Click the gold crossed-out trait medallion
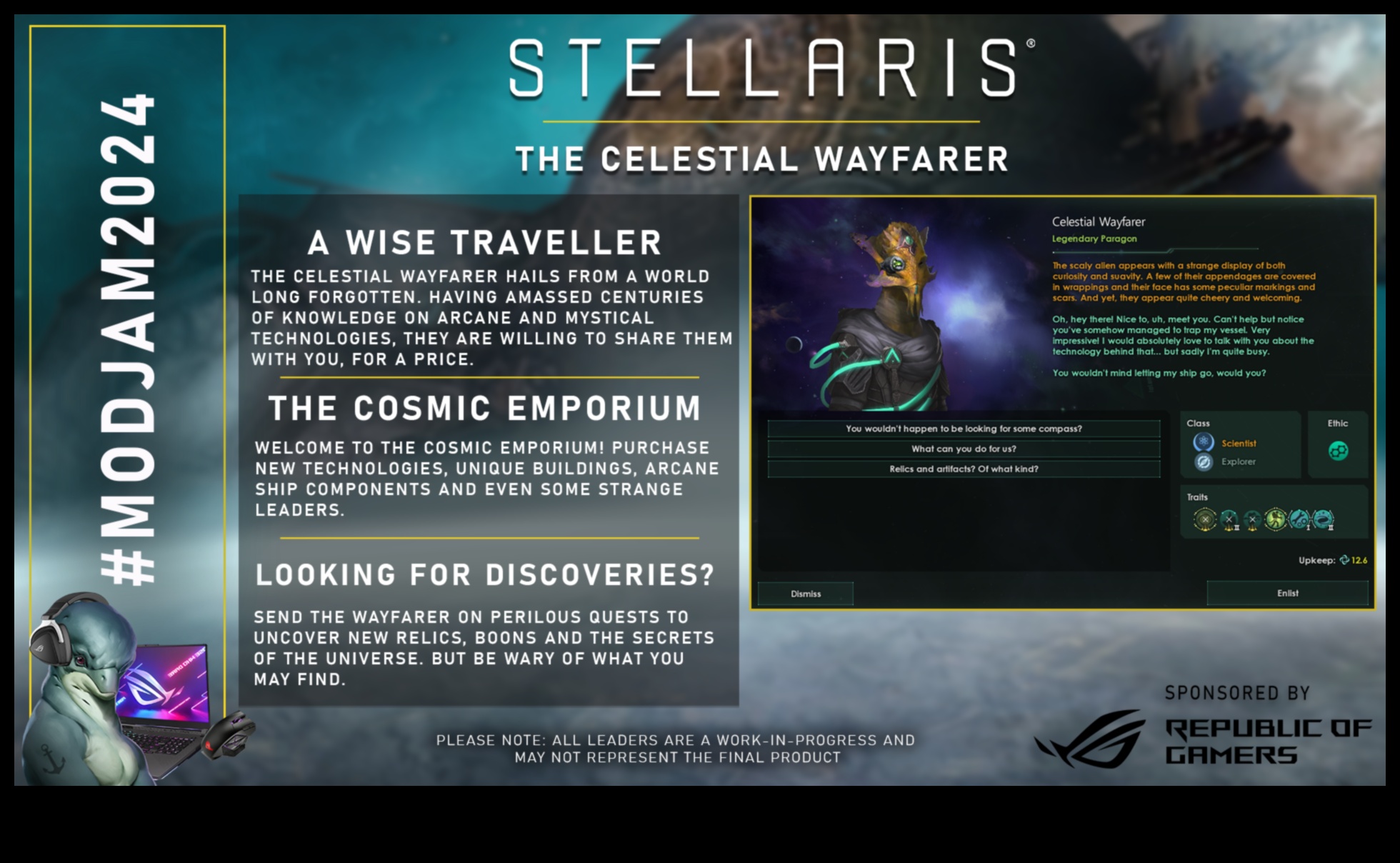The width and height of the screenshot is (1400, 863). 1205,520
